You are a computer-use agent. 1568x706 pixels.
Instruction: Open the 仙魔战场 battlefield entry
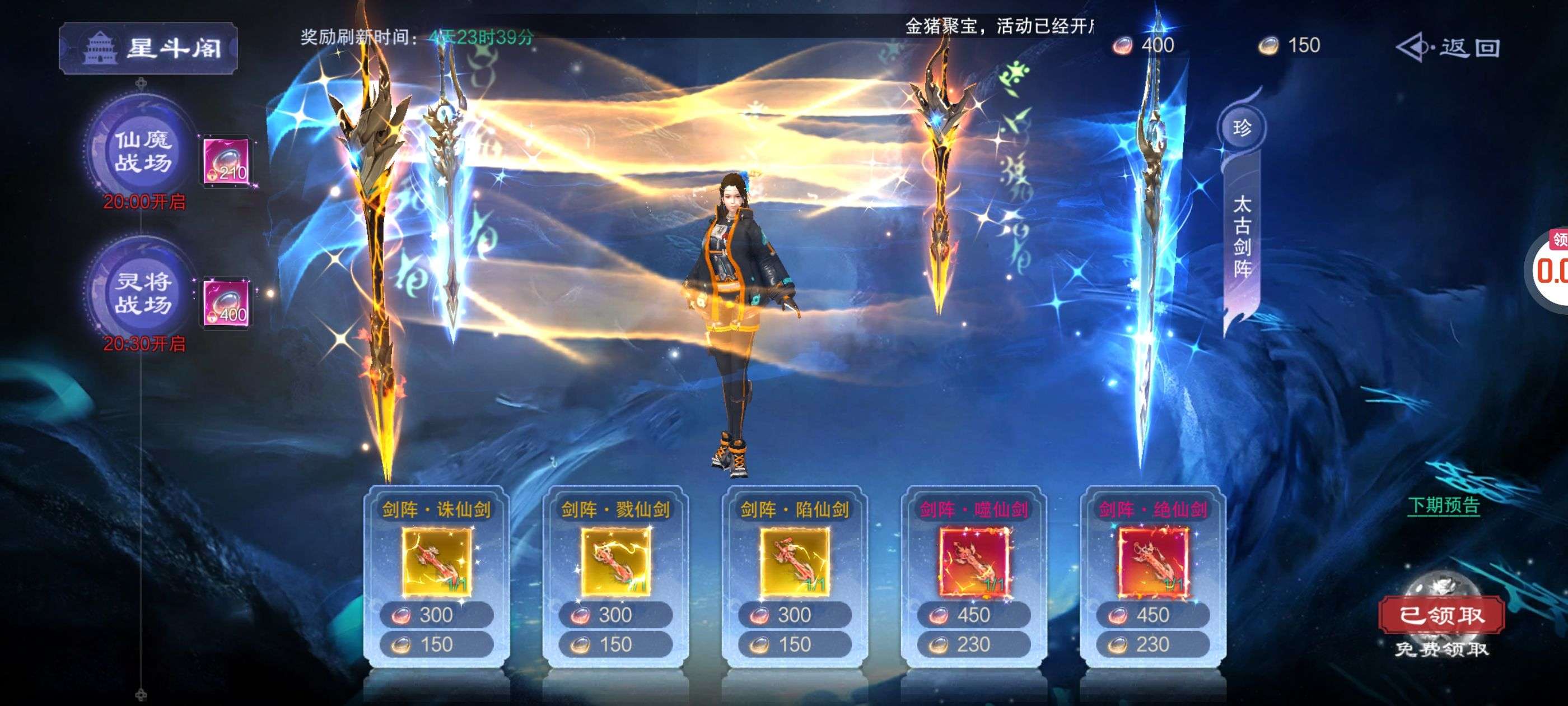[x=144, y=152]
